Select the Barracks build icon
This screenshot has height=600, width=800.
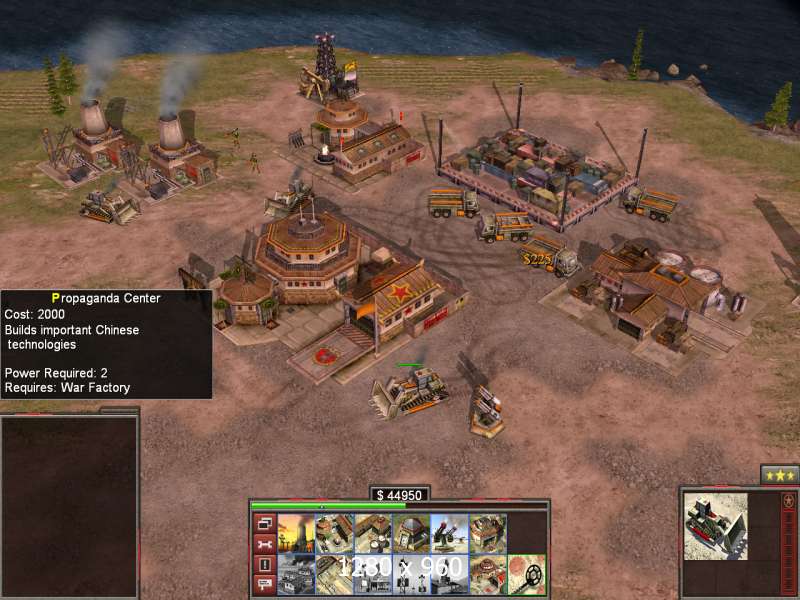pos(334,534)
